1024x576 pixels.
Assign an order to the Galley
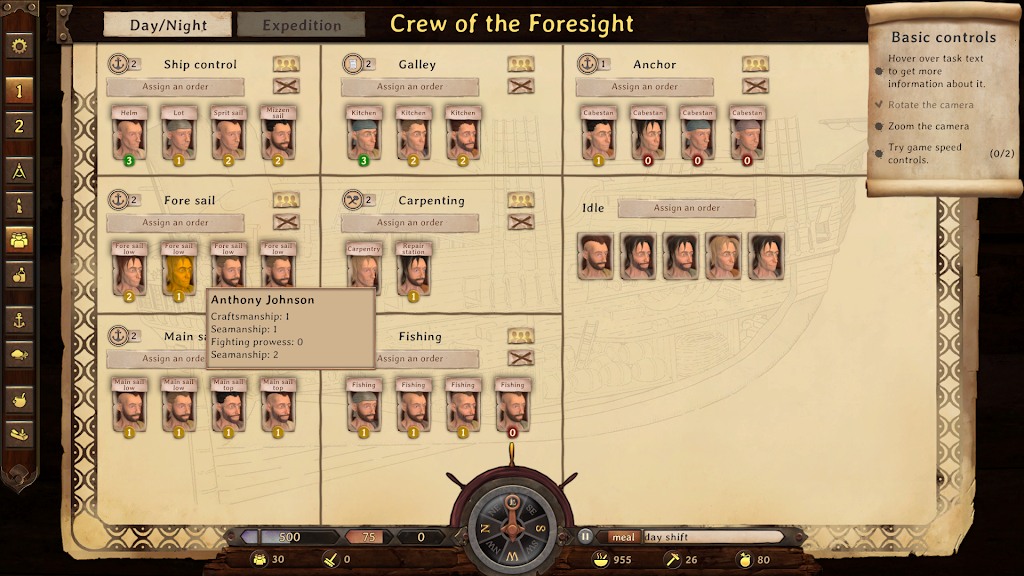[410, 87]
